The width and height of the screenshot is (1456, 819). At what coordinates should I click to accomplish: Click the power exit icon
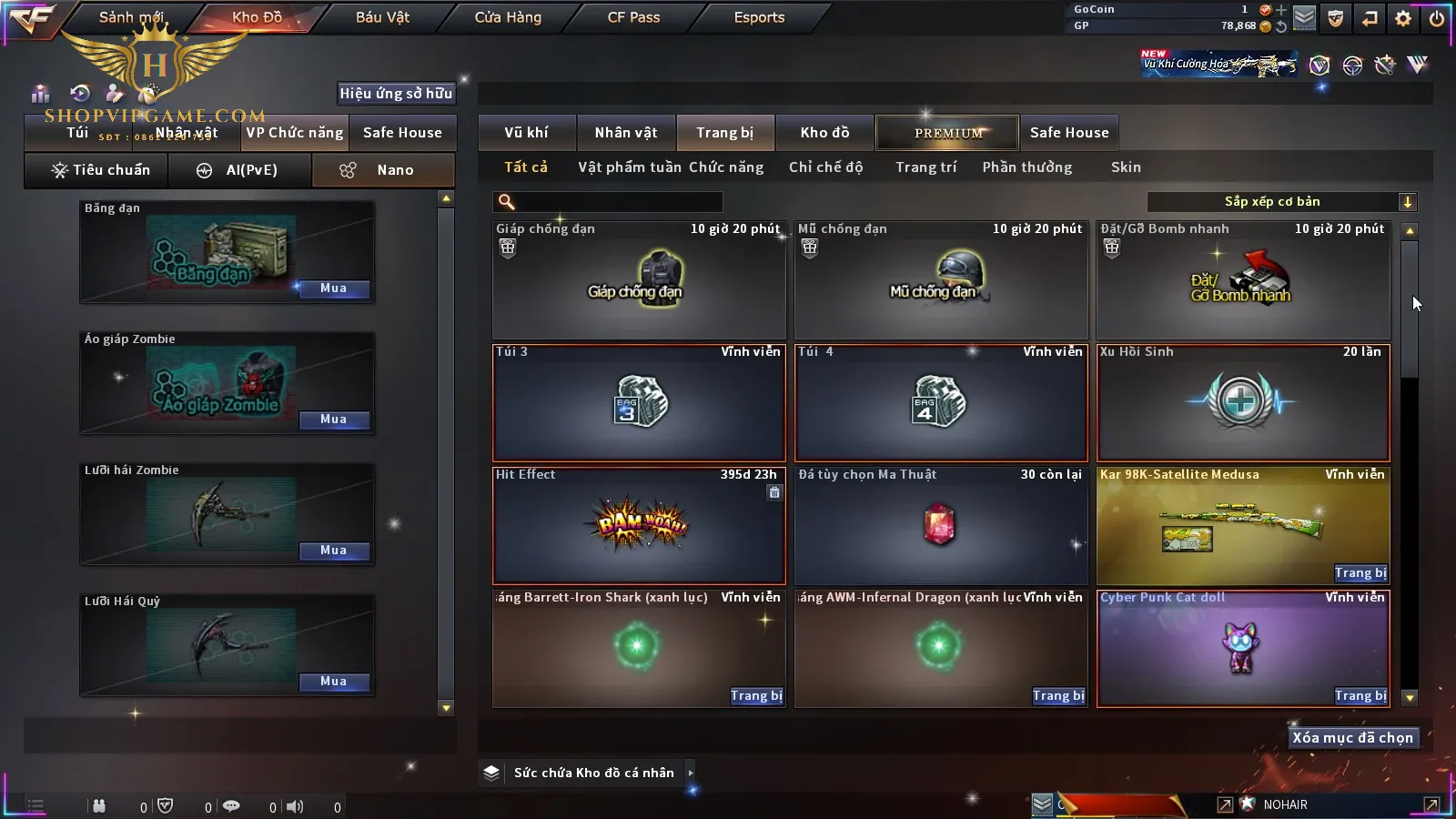point(1437,18)
